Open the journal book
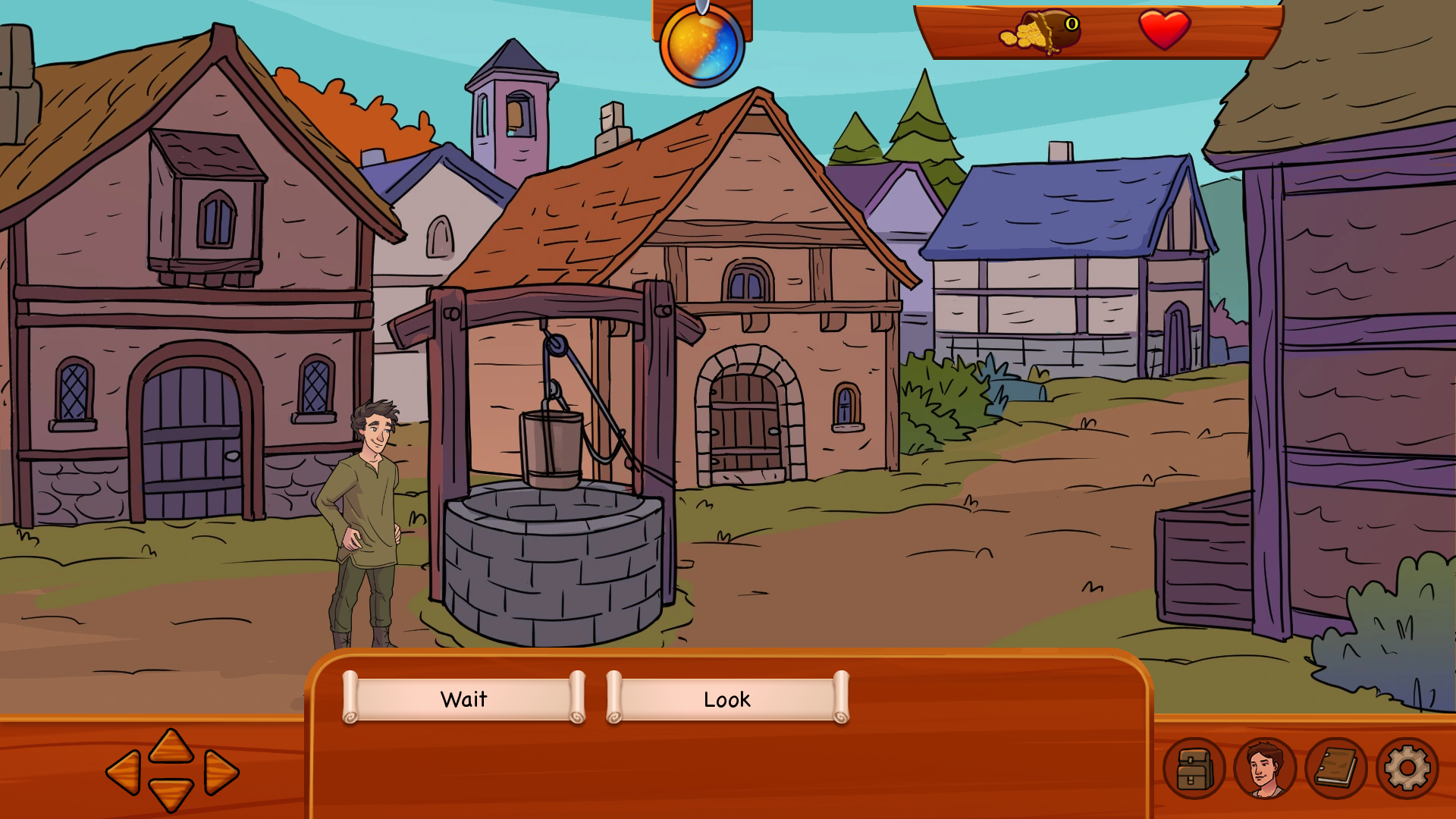Image resolution: width=1456 pixels, height=819 pixels. tap(1336, 769)
